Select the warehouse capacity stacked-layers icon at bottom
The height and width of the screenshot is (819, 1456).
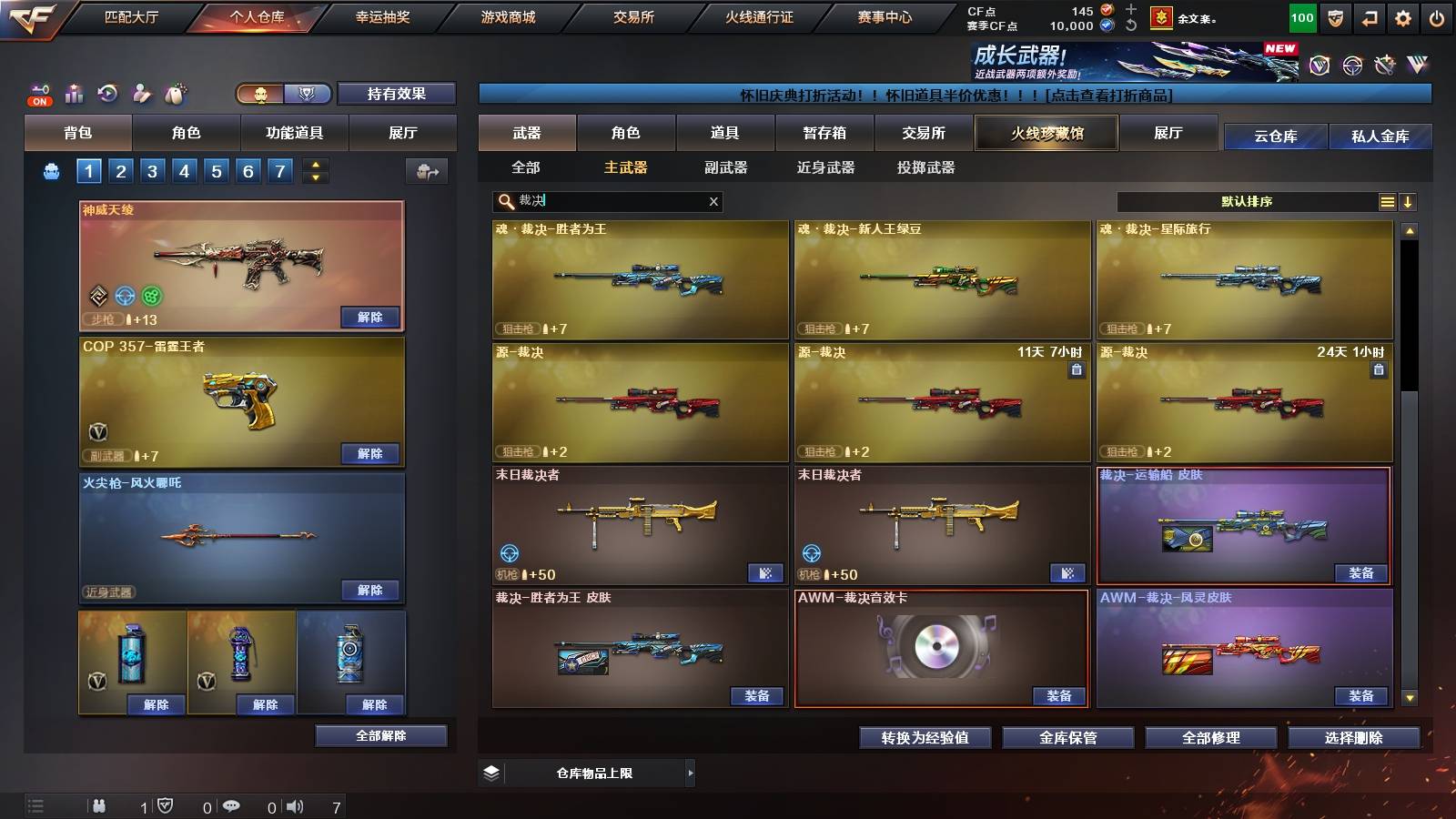click(x=491, y=773)
